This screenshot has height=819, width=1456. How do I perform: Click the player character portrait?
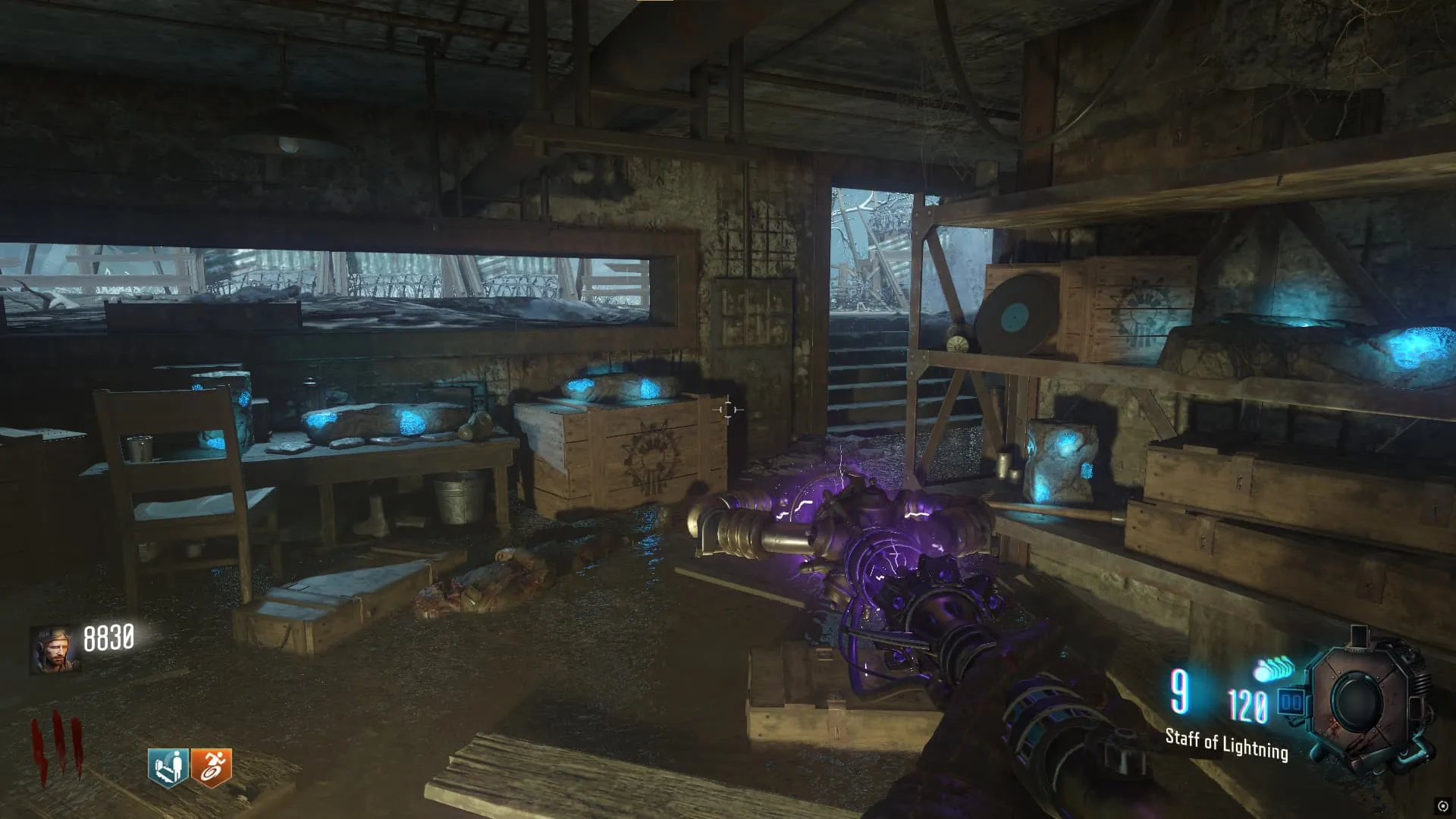coord(55,650)
